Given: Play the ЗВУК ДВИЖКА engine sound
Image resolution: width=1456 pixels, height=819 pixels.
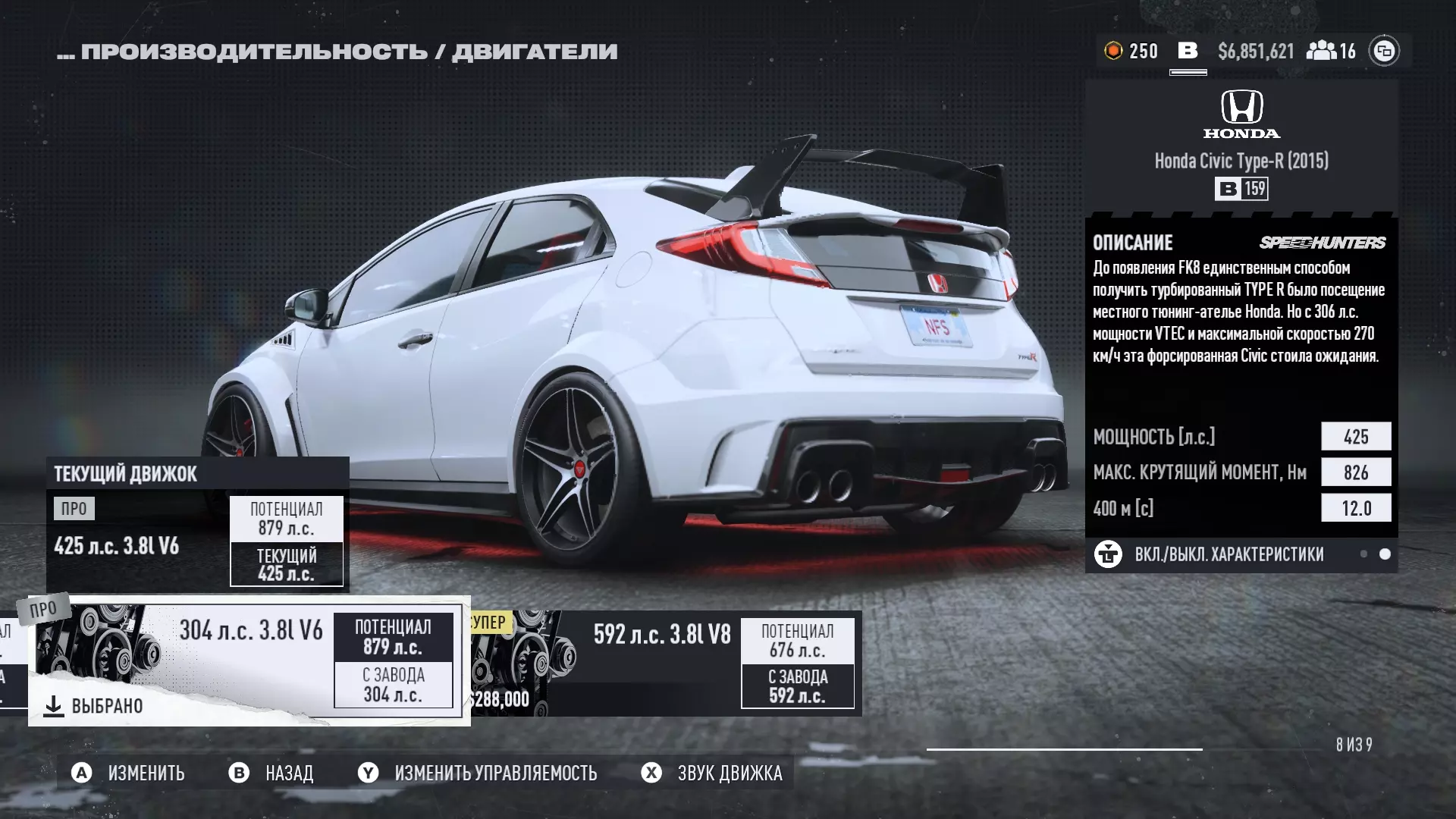Looking at the screenshot, I should 730,773.
